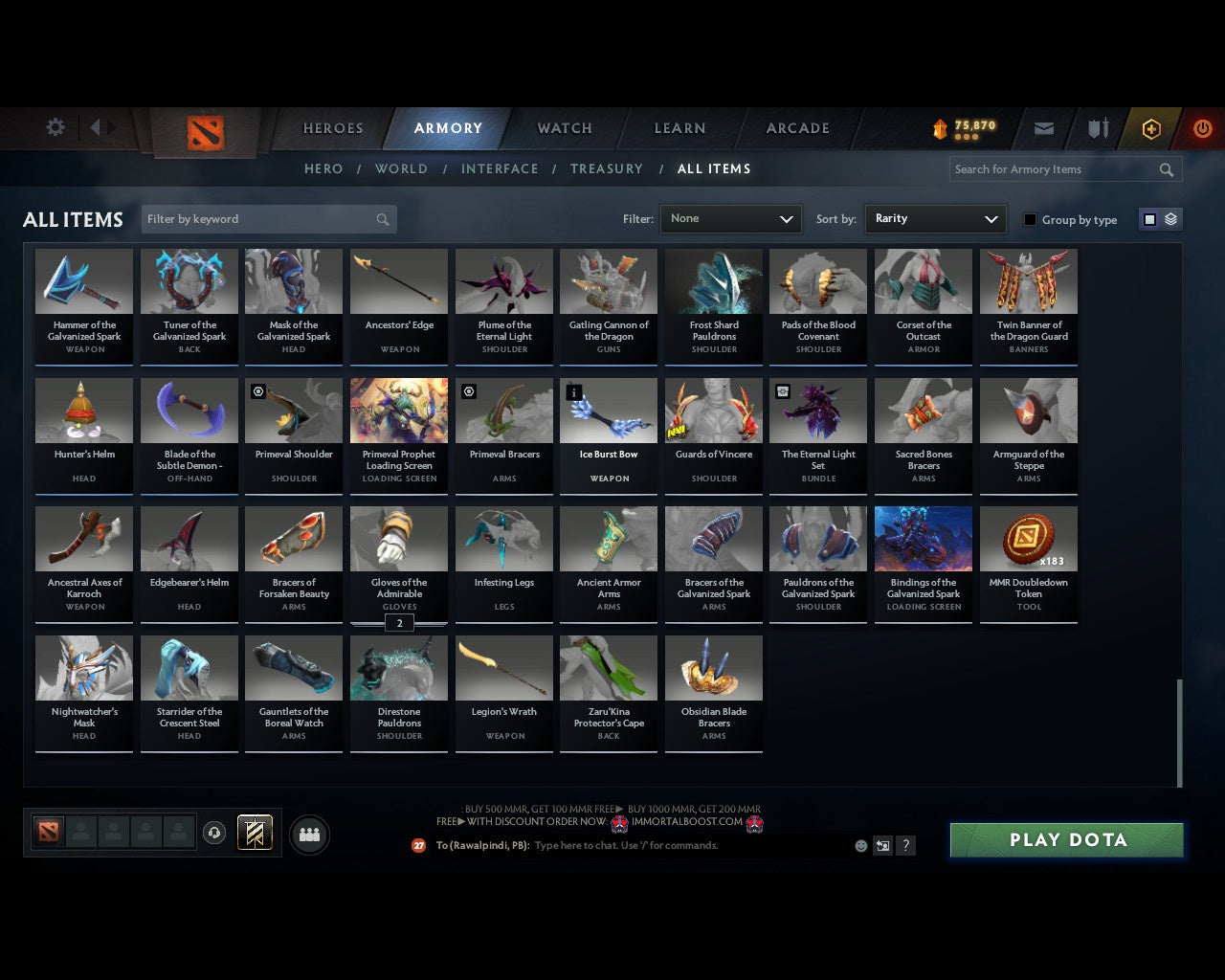Open the Dota 2 mail inbox icon

tap(1043, 128)
